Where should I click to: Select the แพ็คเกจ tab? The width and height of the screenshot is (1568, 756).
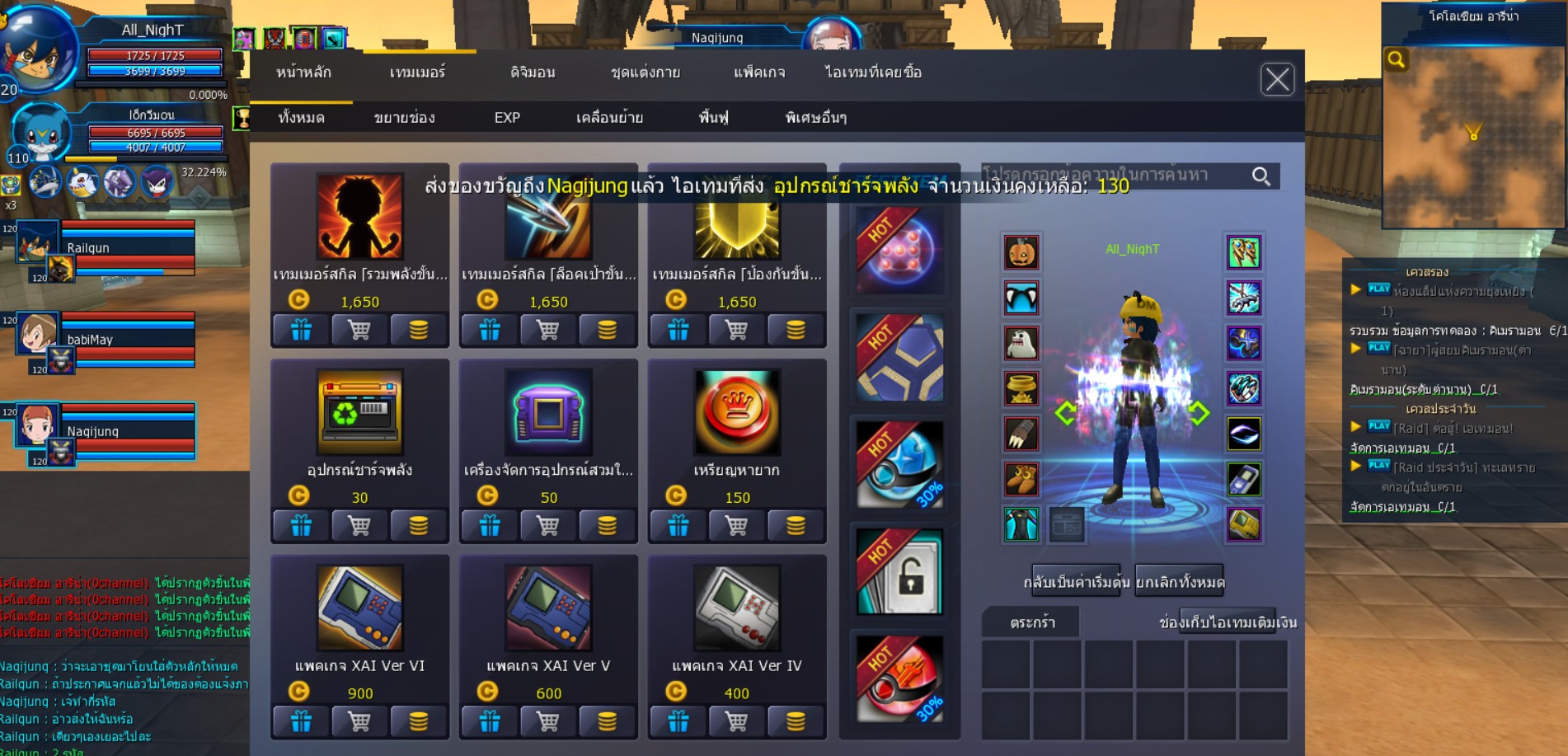click(759, 73)
